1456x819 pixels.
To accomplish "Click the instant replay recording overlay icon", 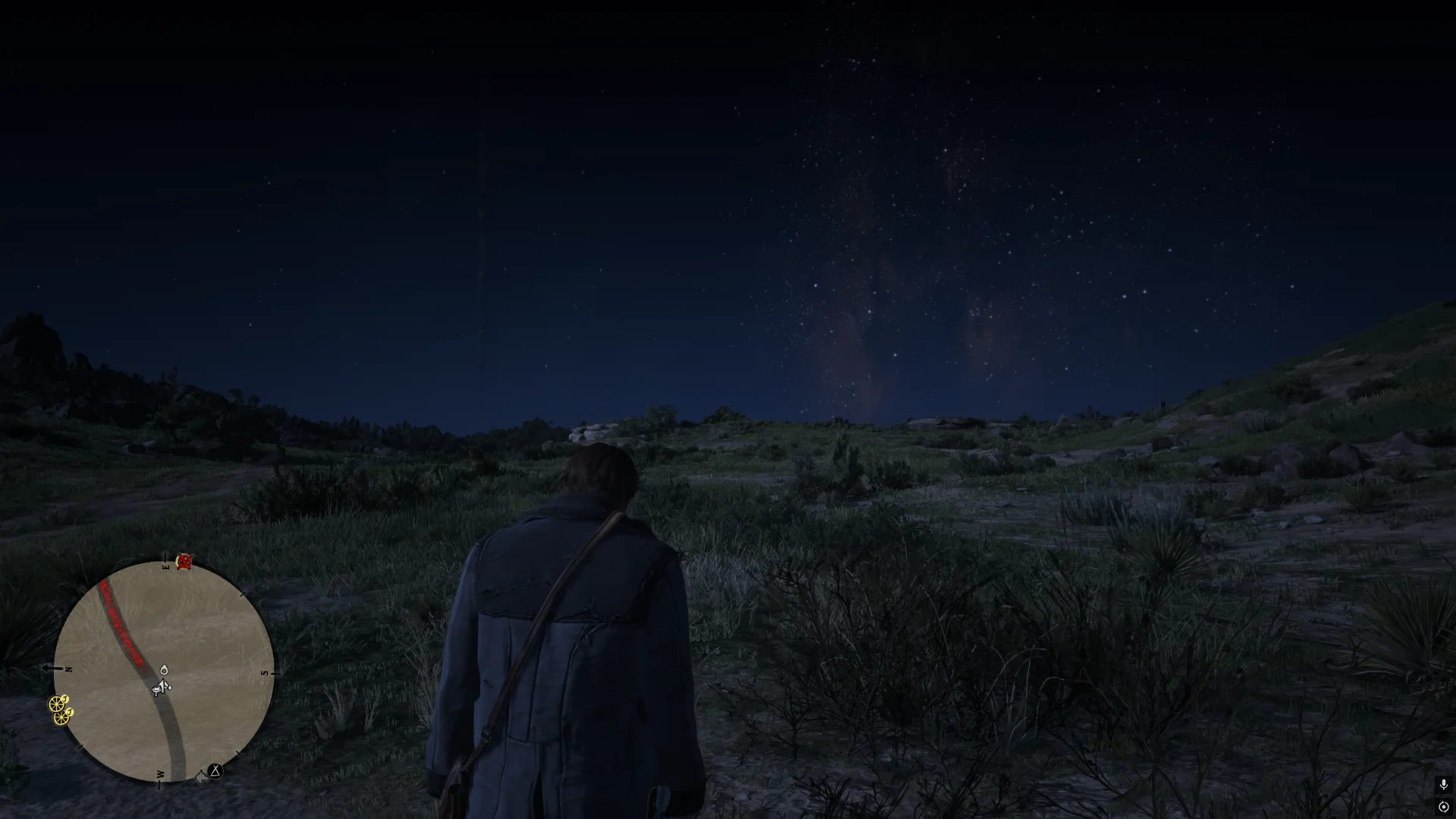I will pyautogui.click(x=1443, y=807).
